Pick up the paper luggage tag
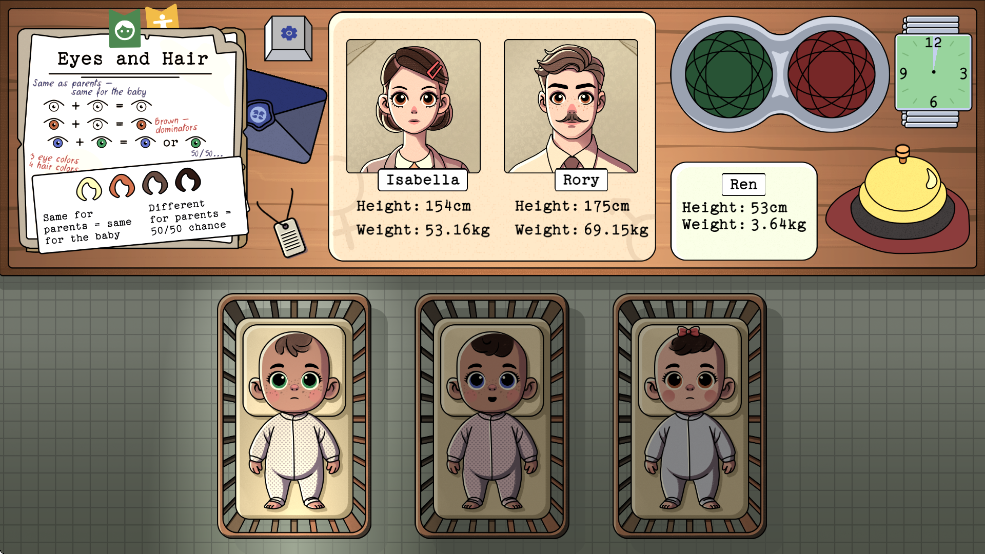Image resolution: width=985 pixels, height=554 pixels. [290, 238]
